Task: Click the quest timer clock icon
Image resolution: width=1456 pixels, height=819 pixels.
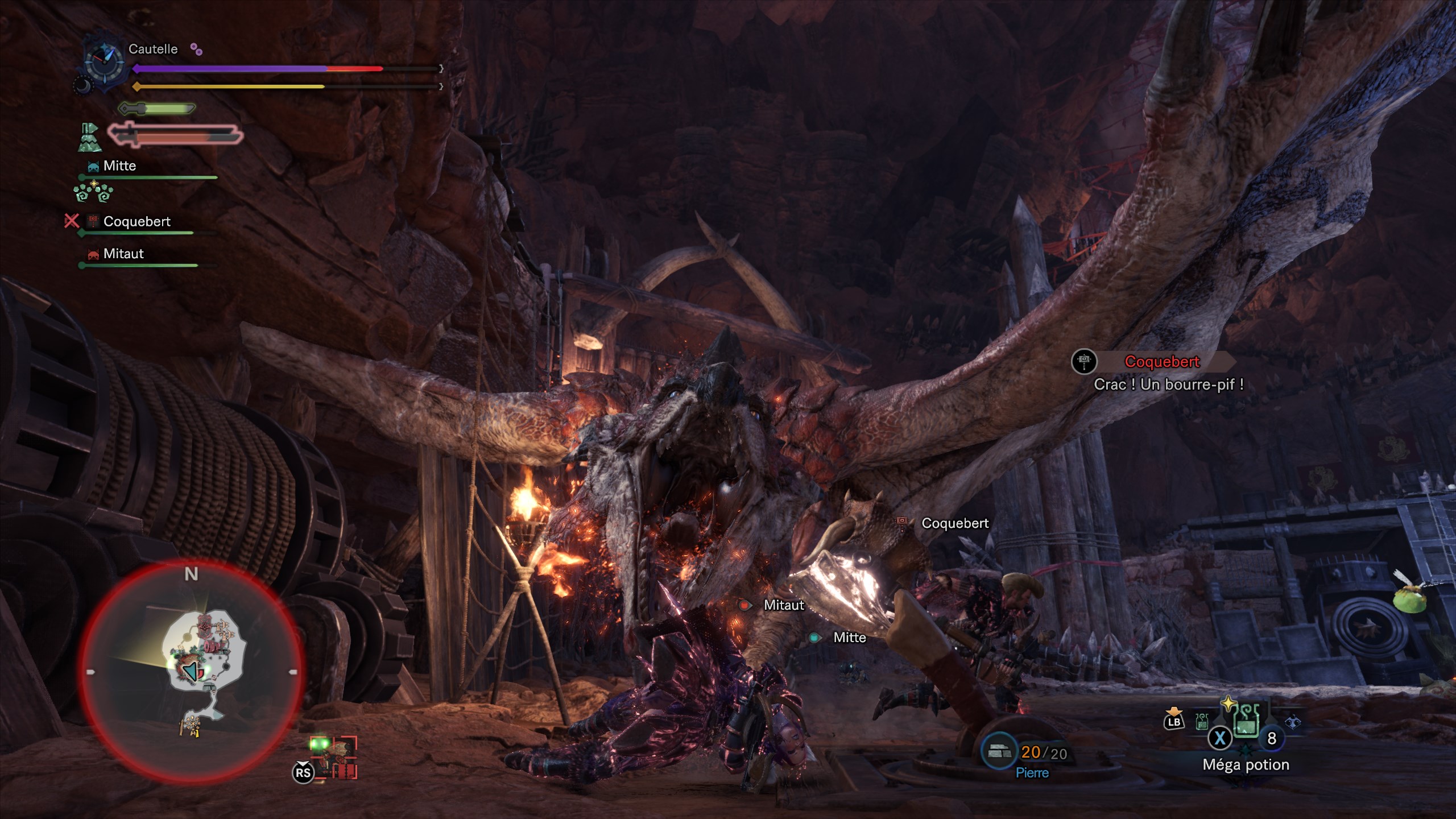Action: point(104,59)
